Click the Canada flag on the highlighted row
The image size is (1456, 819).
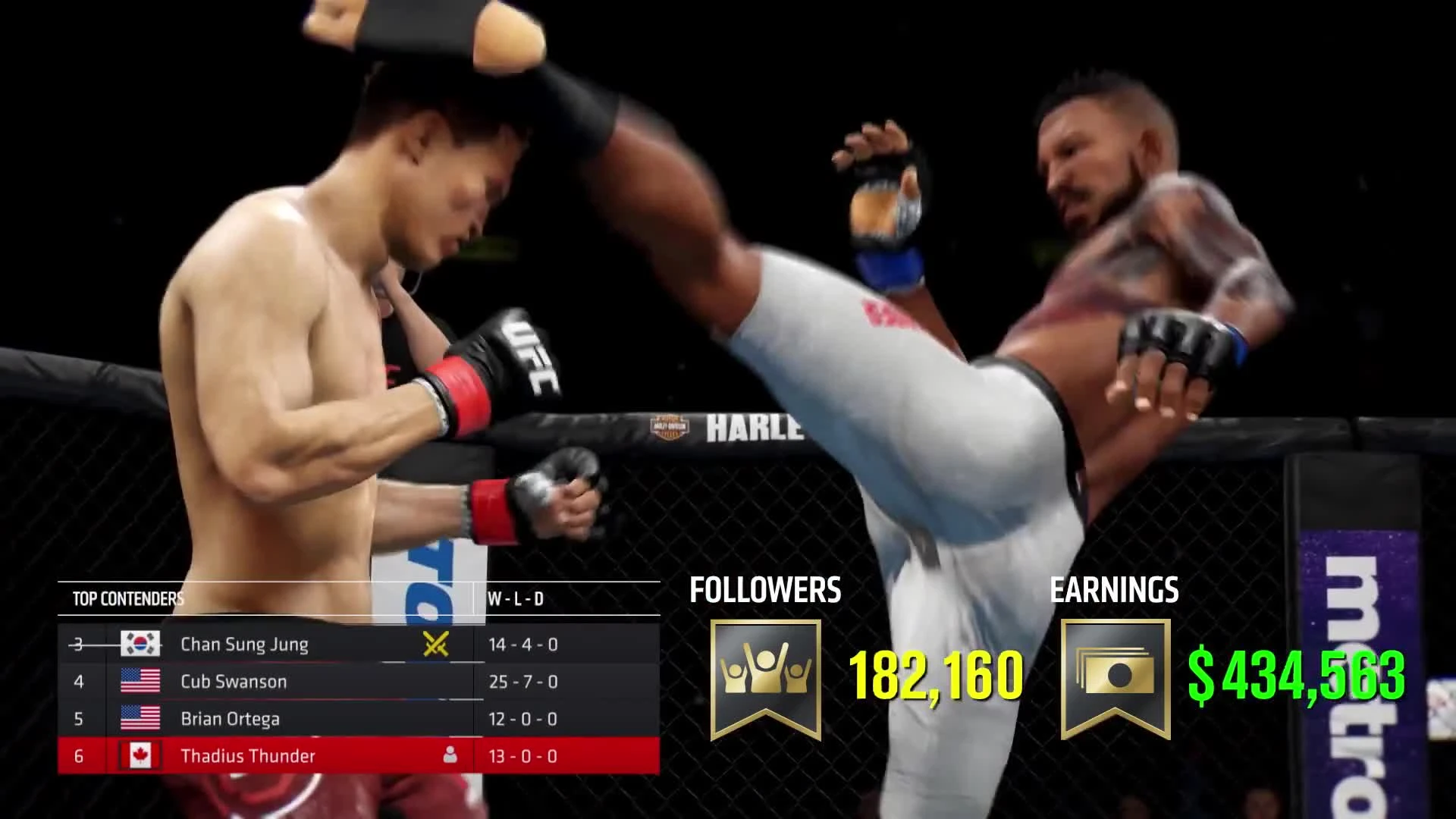[x=140, y=755]
